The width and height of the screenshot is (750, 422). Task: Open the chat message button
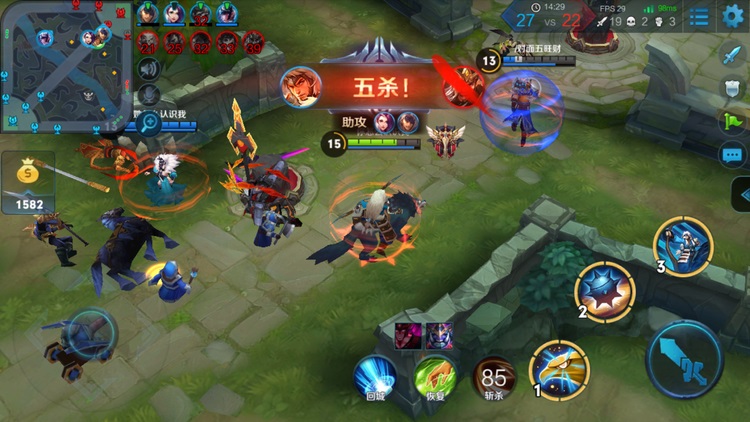732,155
